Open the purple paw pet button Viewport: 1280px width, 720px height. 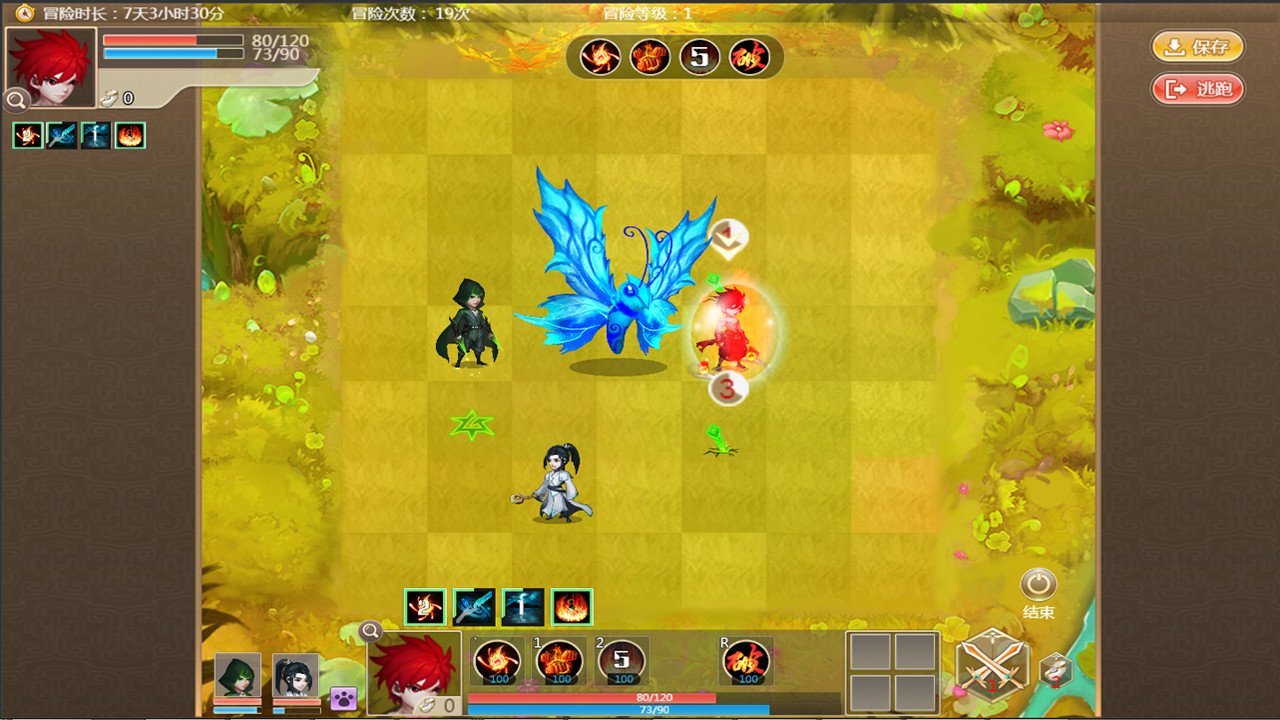[344, 698]
